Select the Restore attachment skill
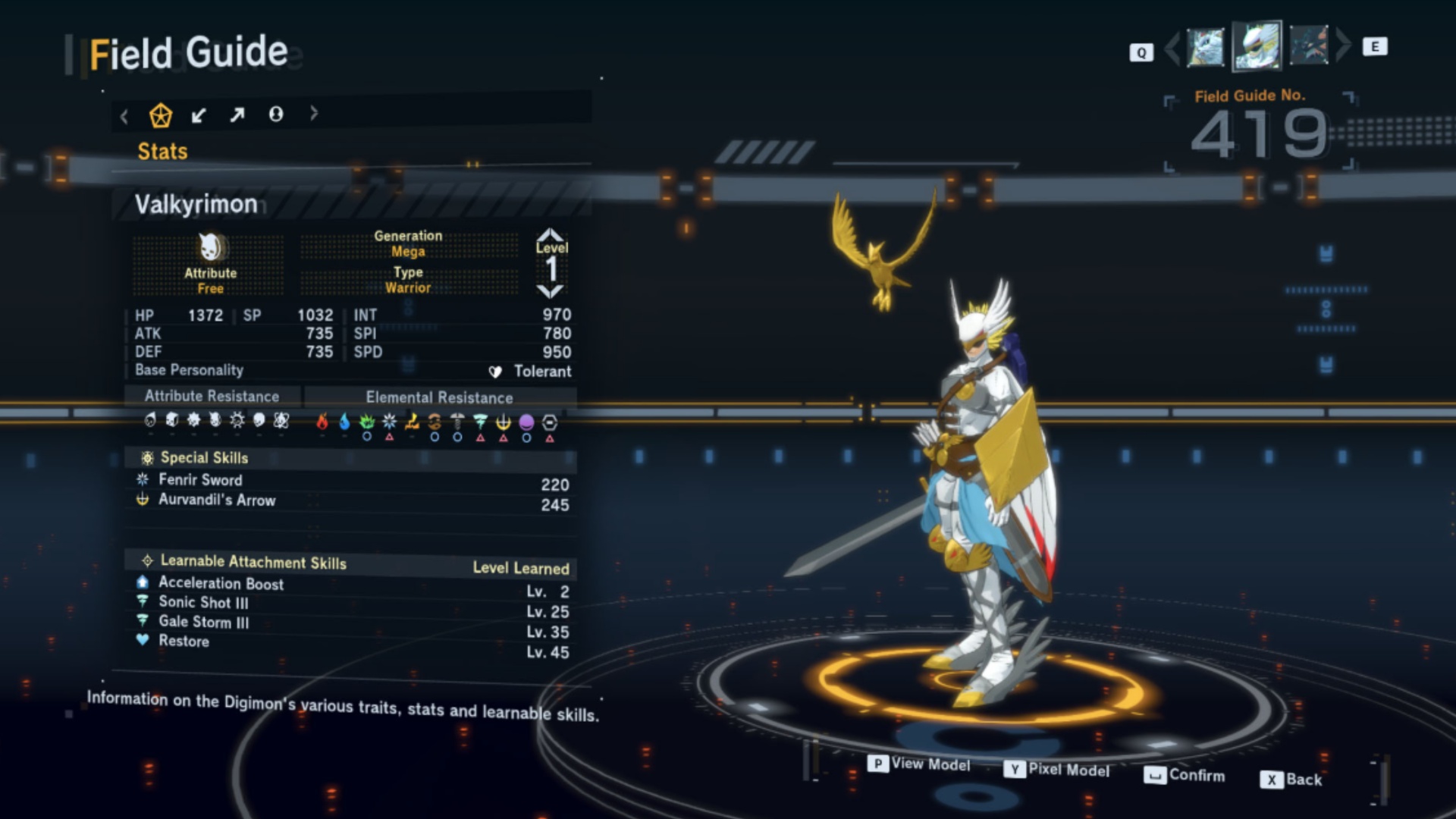This screenshot has width=1456, height=819. [x=184, y=642]
